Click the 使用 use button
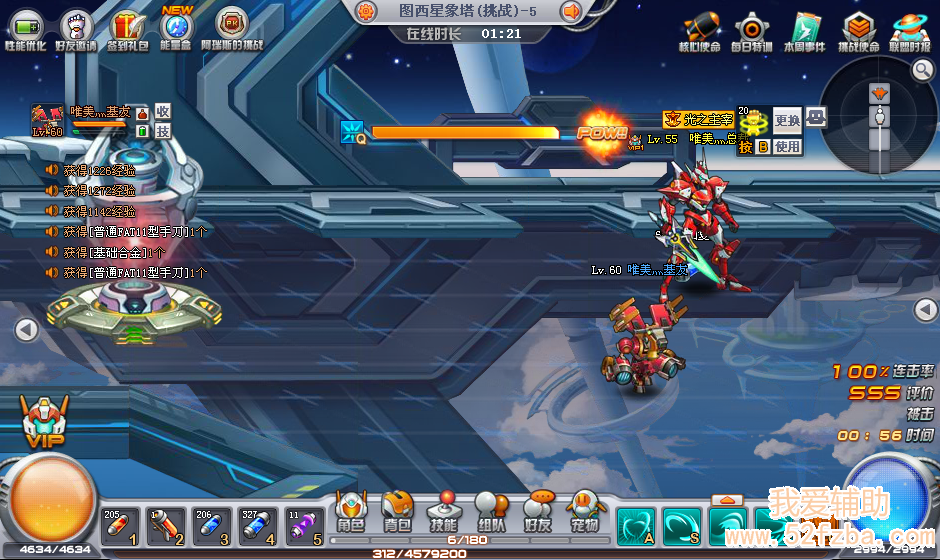The image size is (940, 560). click(x=787, y=146)
